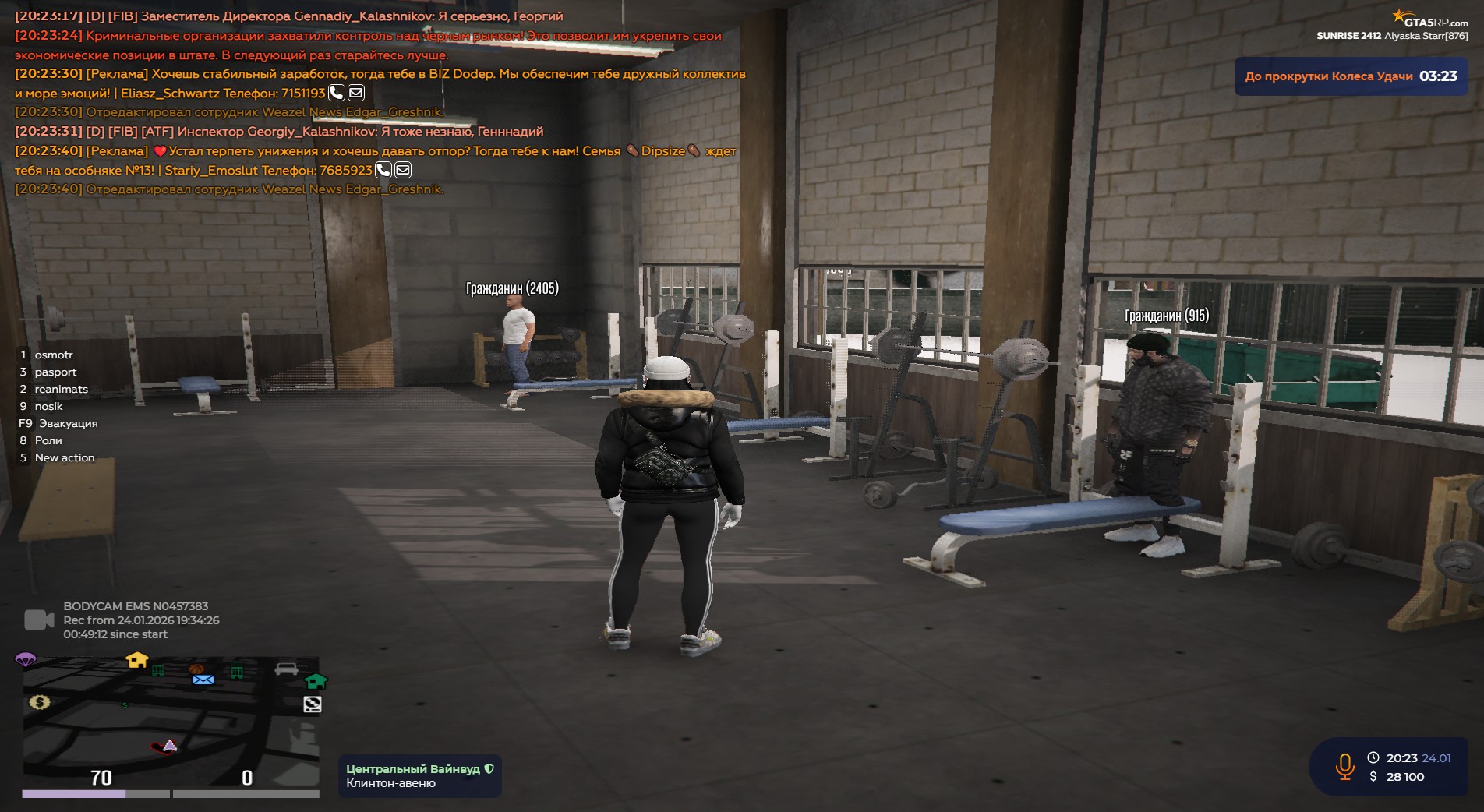The width and height of the screenshot is (1484, 812).
Task: Select the green house minimap marker
Action: [x=316, y=681]
